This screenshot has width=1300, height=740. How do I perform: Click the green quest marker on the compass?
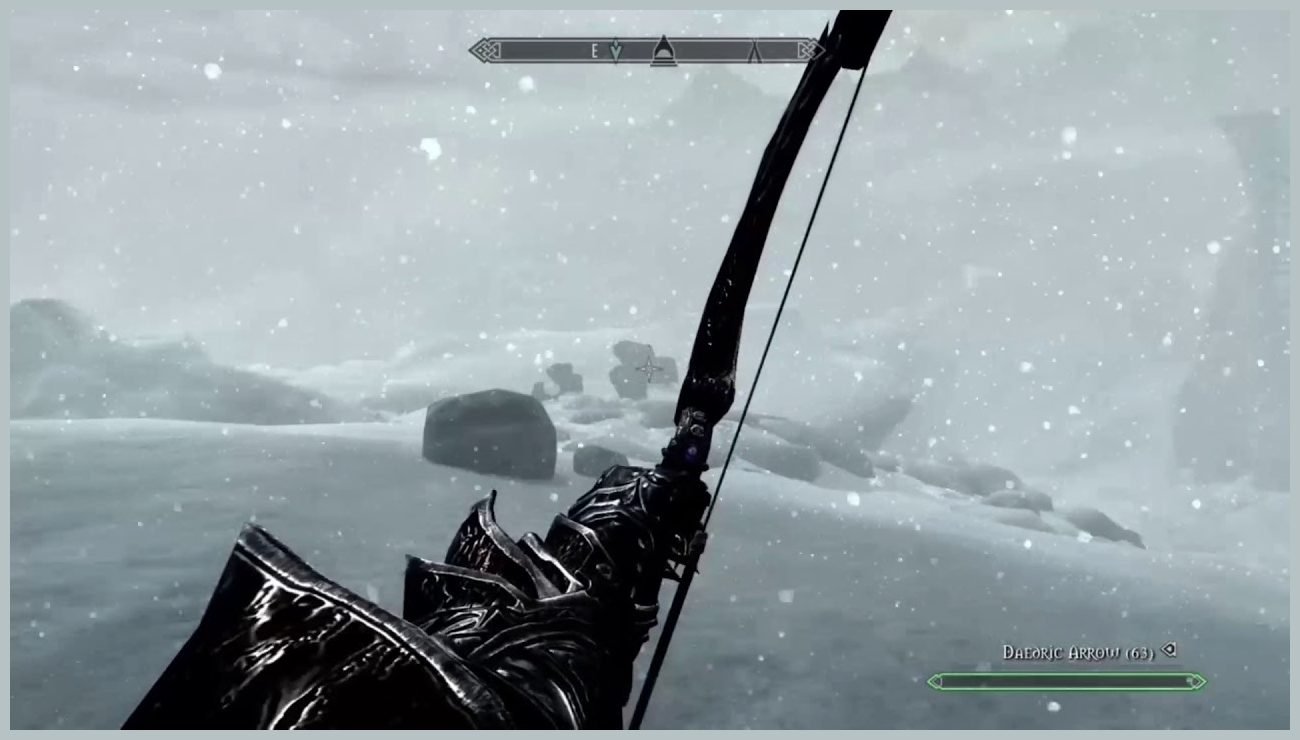[x=616, y=50]
